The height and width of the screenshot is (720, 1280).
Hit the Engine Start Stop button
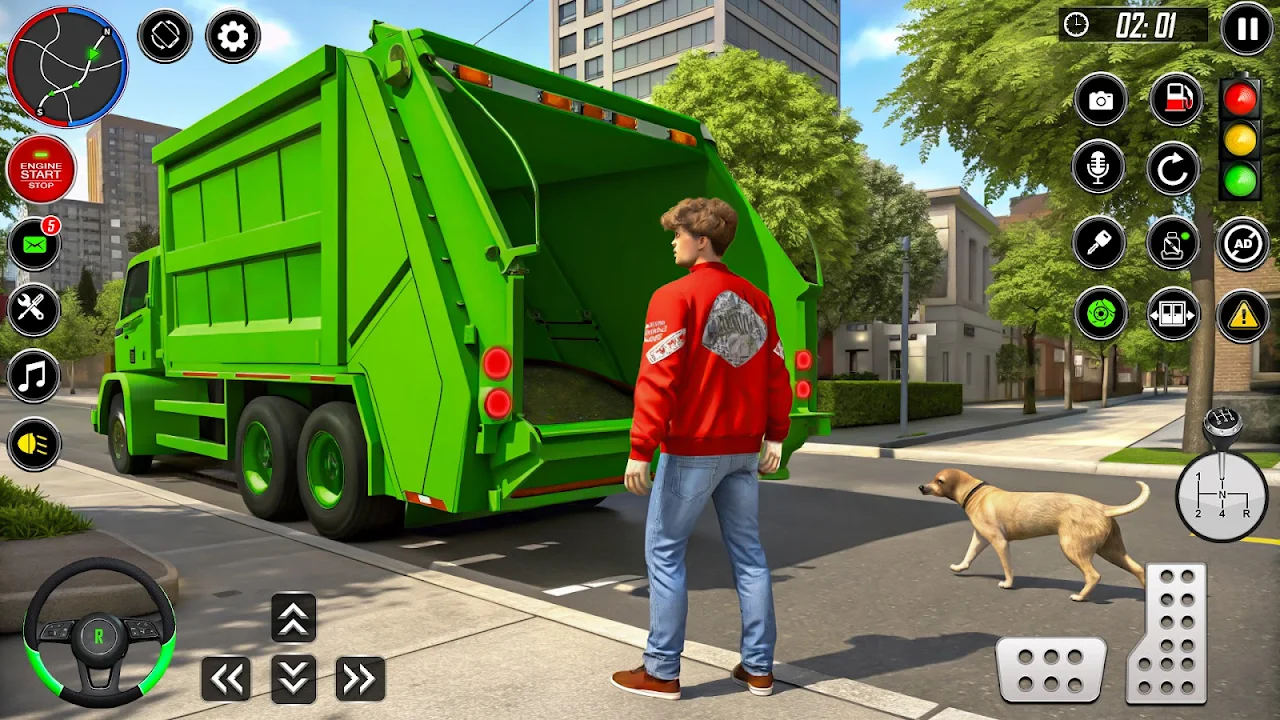coord(41,170)
